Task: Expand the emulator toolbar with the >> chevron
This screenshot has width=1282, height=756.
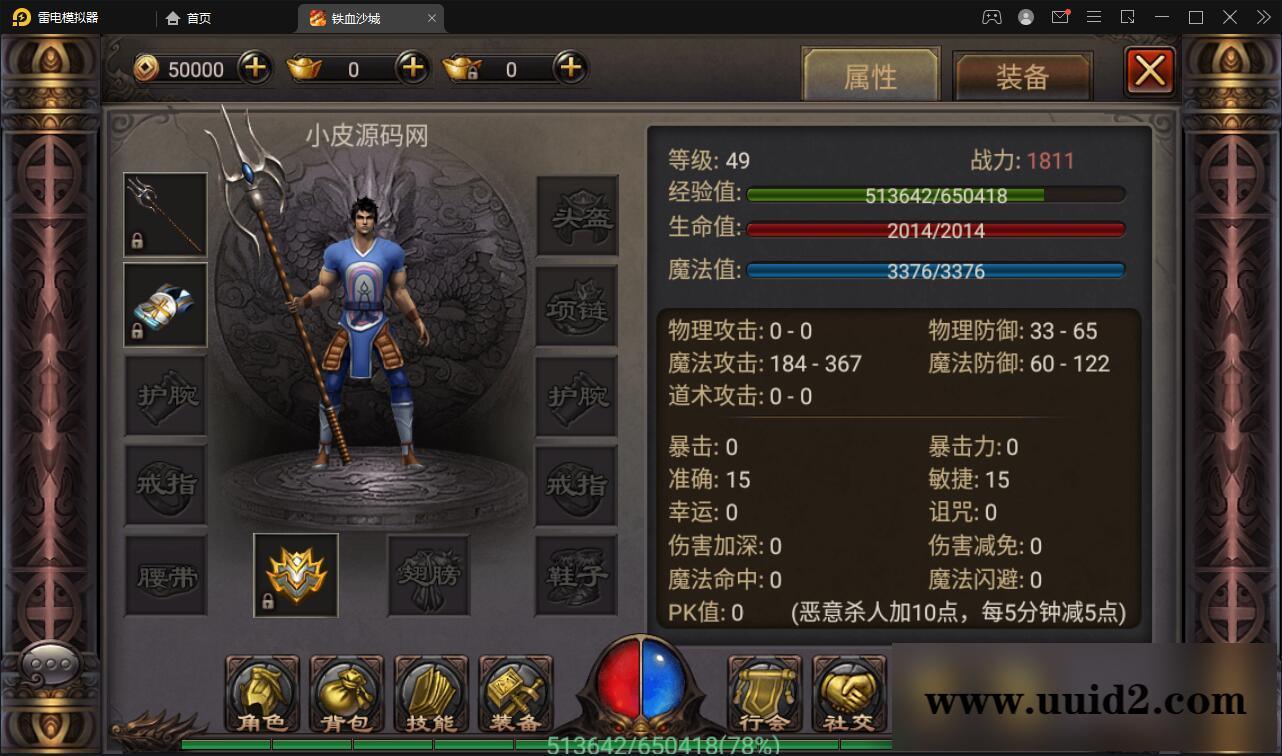Action: click(1262, 17)
